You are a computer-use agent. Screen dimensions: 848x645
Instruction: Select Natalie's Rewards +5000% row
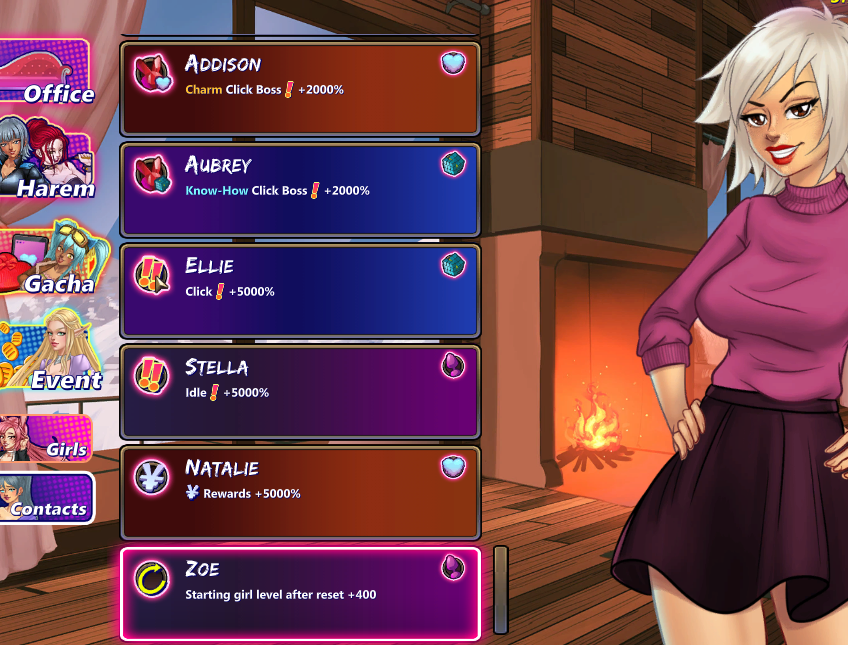tap(300, 492)
